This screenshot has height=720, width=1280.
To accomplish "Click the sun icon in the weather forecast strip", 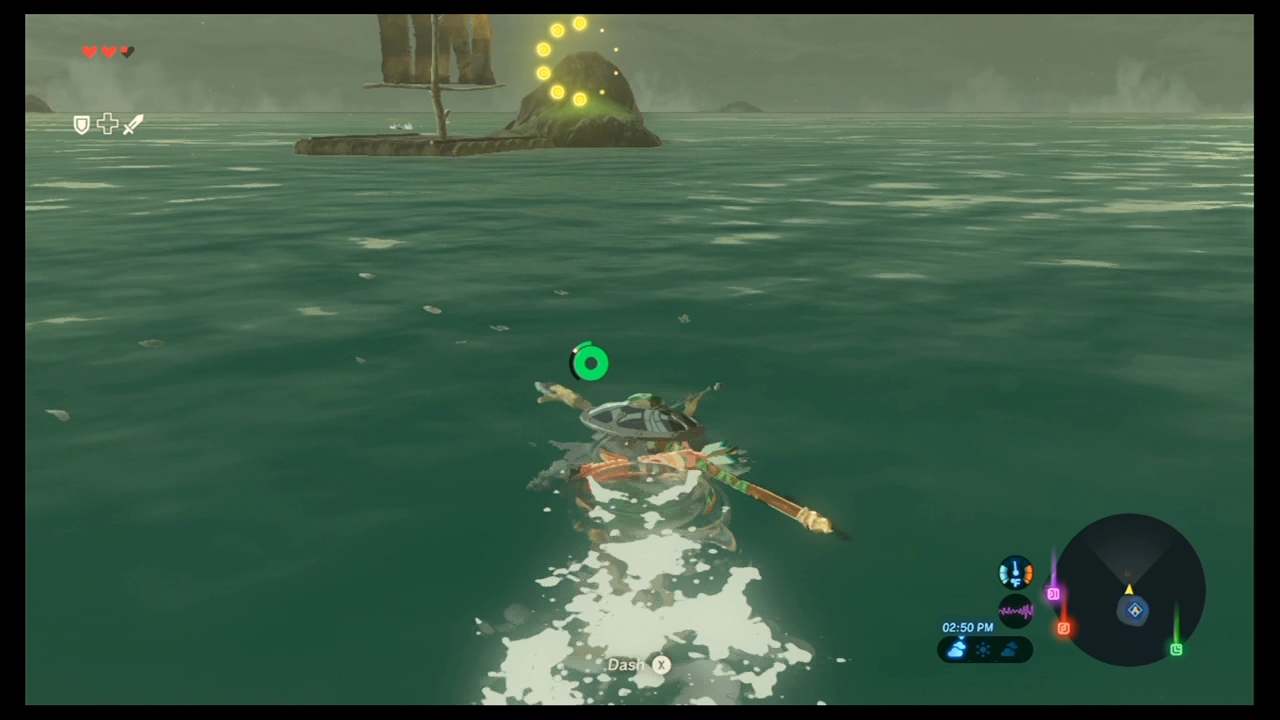I will point(983,649).
